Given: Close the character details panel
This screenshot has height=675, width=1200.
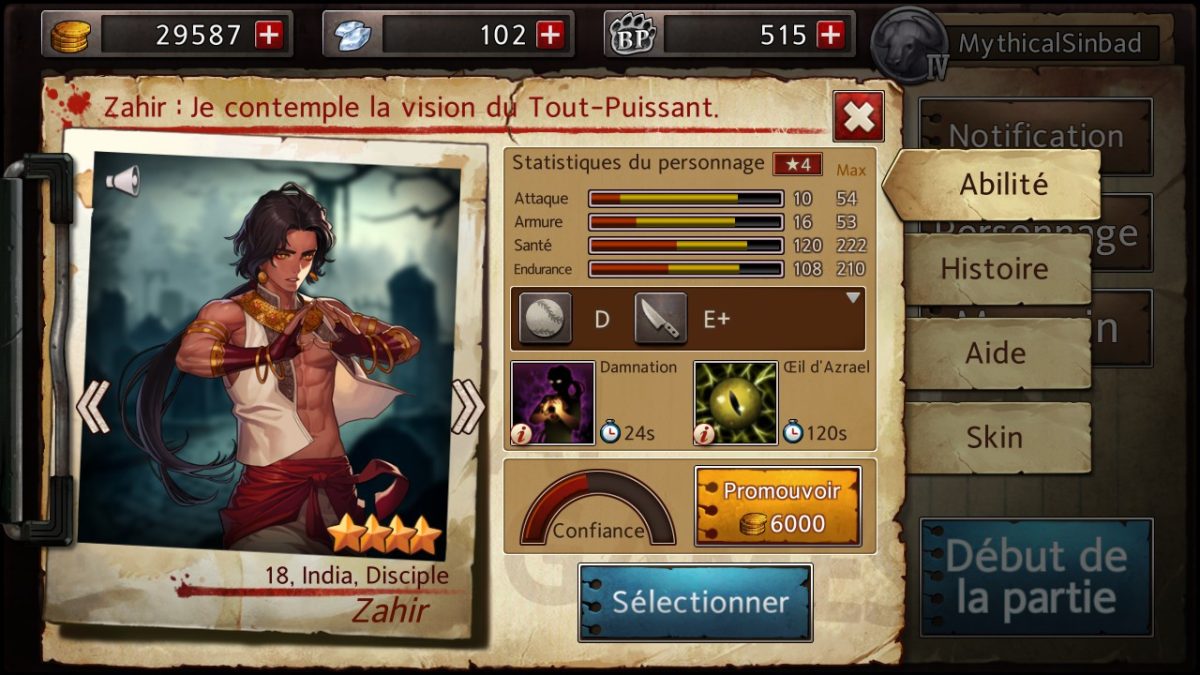Looking at the screenshot, I should (x=858, y=117).
